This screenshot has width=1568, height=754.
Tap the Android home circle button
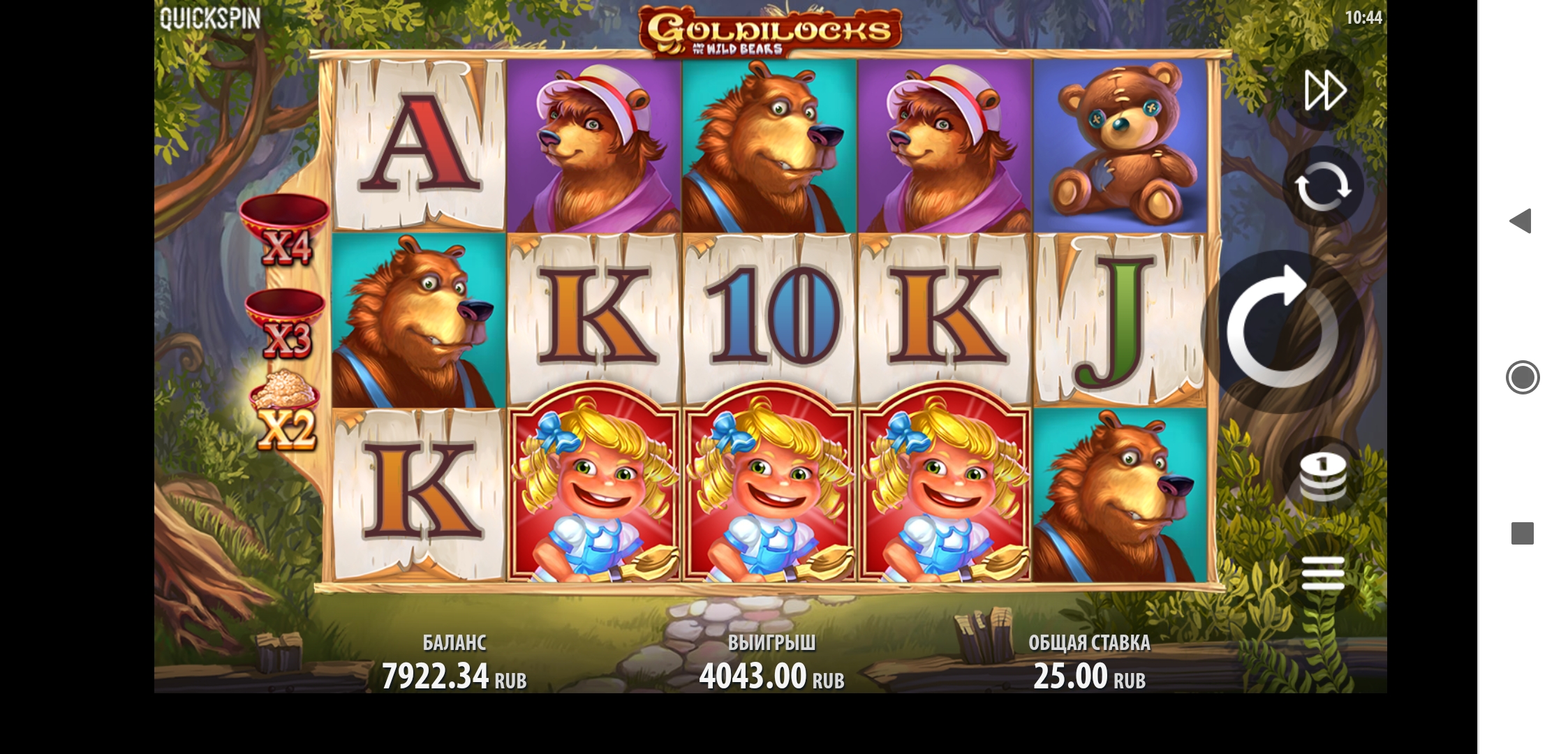[1522, 378]
